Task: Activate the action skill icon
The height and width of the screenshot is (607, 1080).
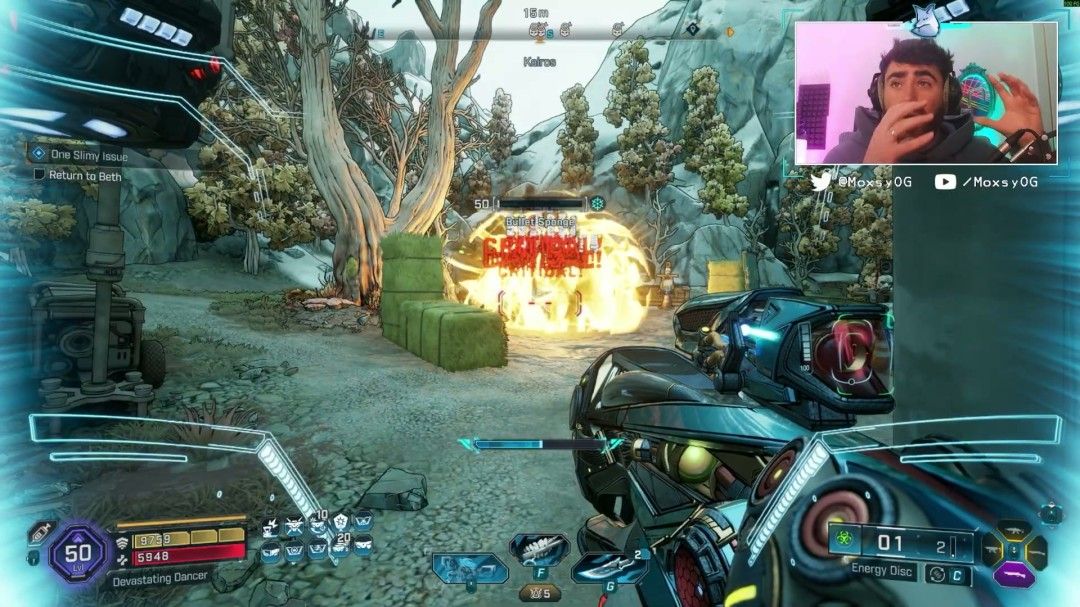Action: point(470,567)
